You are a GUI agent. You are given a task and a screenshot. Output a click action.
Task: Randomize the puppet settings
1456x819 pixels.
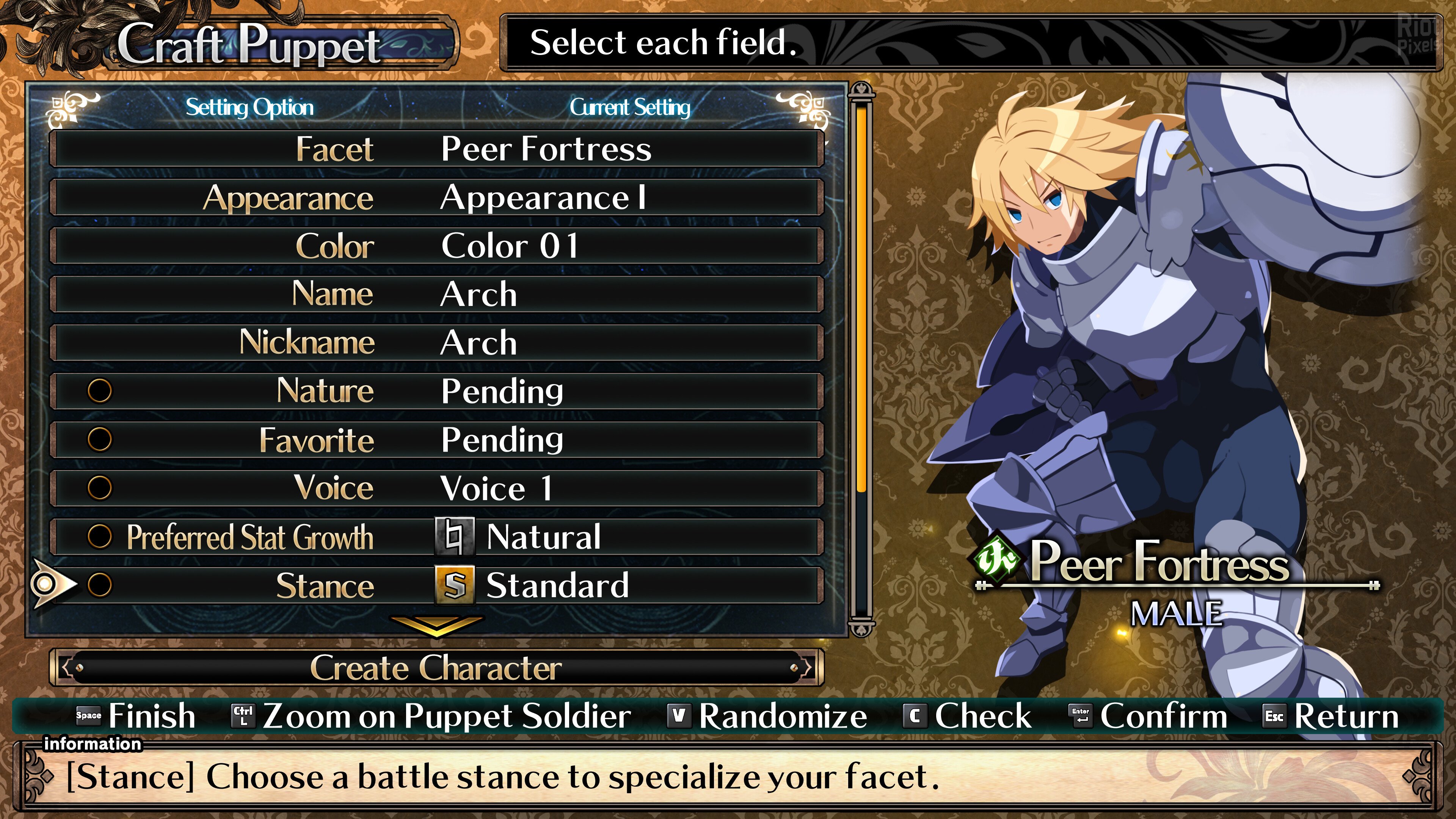click(x=767, y=716)
